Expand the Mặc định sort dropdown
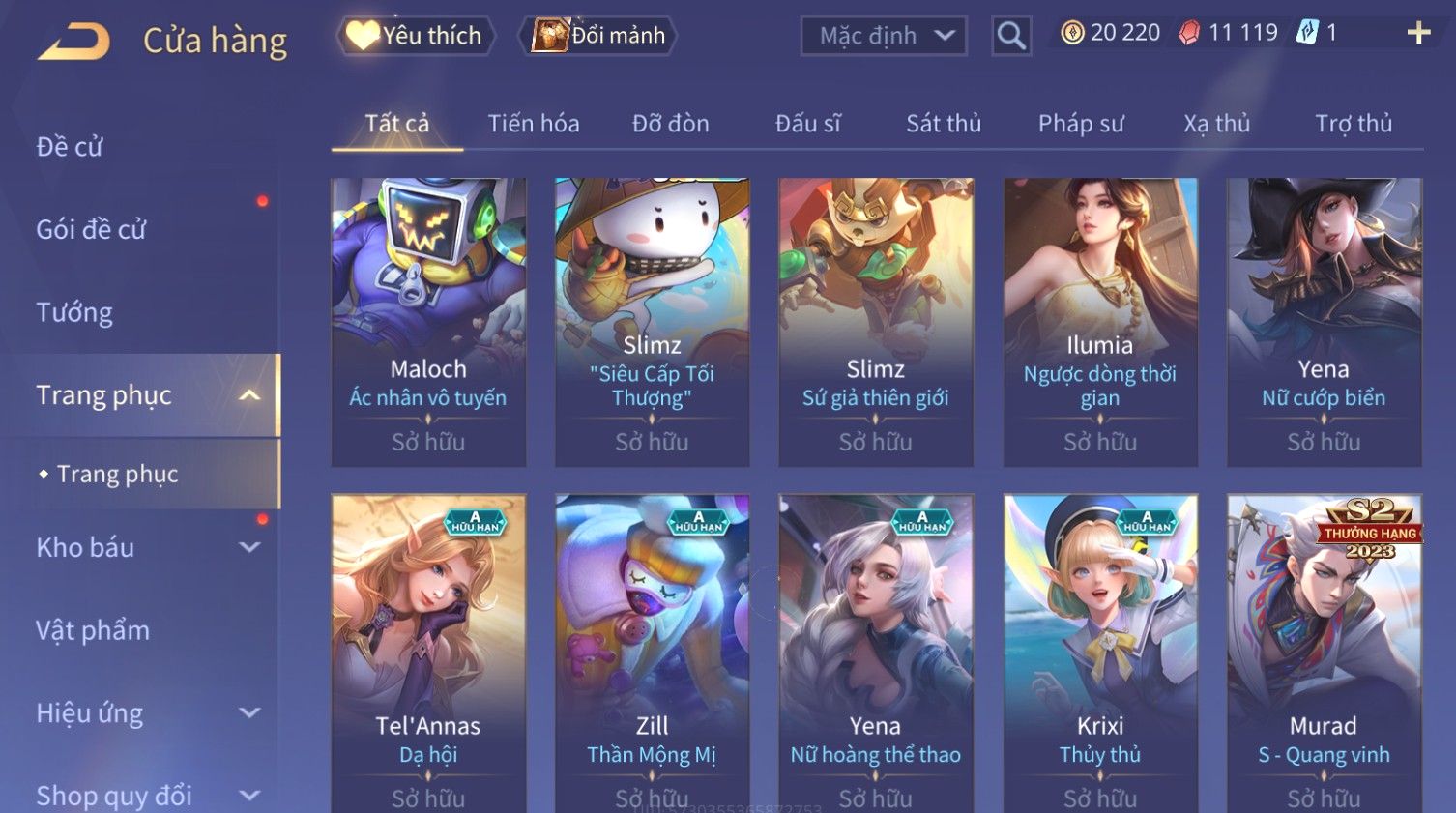Image resolution: width=1456 pixels, height=813 pixels. [x=884, y=37]
